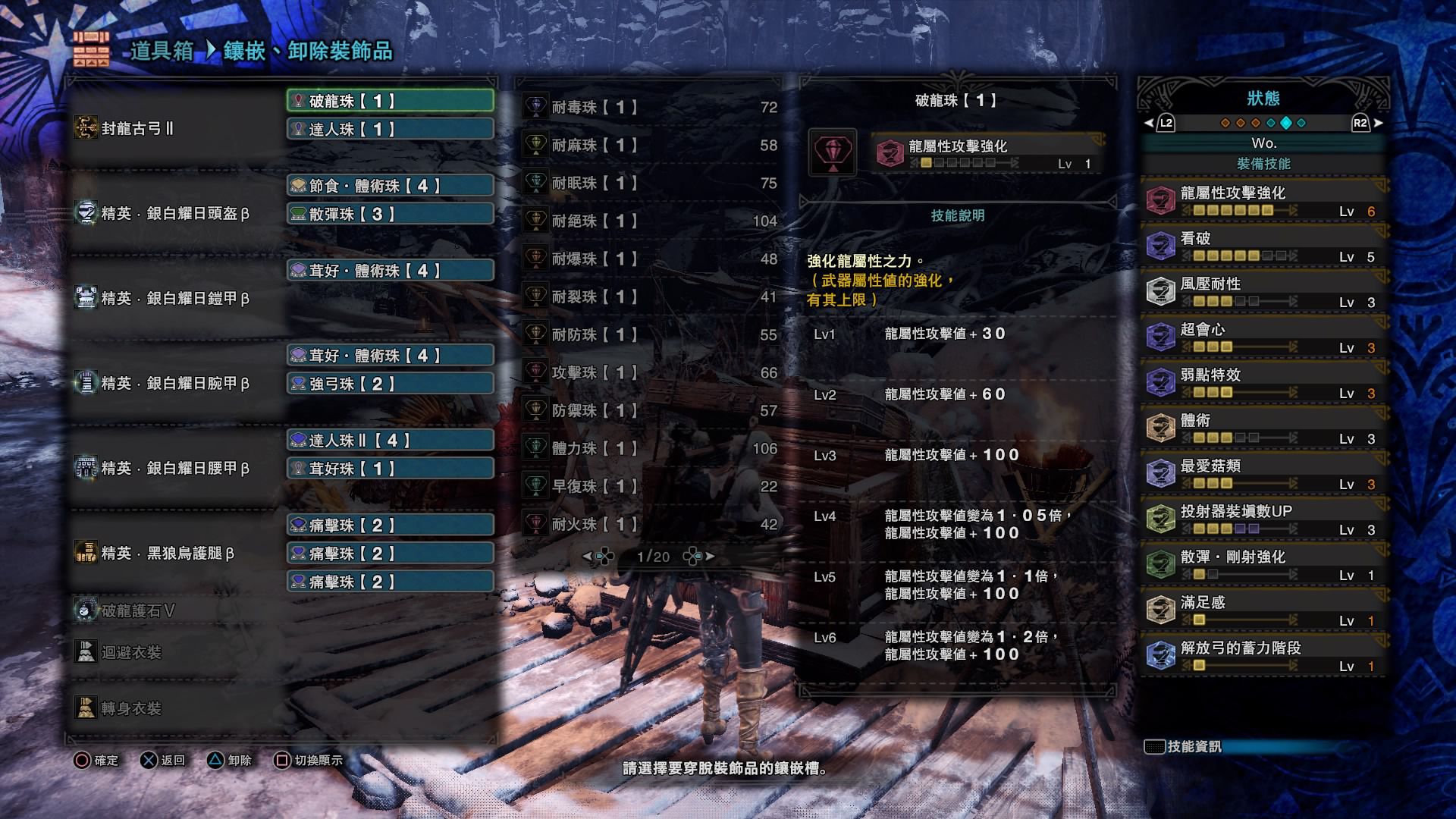Screen dimensions: 1456x819
Task: Select the 達人珠II【4】 slot
Action: point(390,441)
